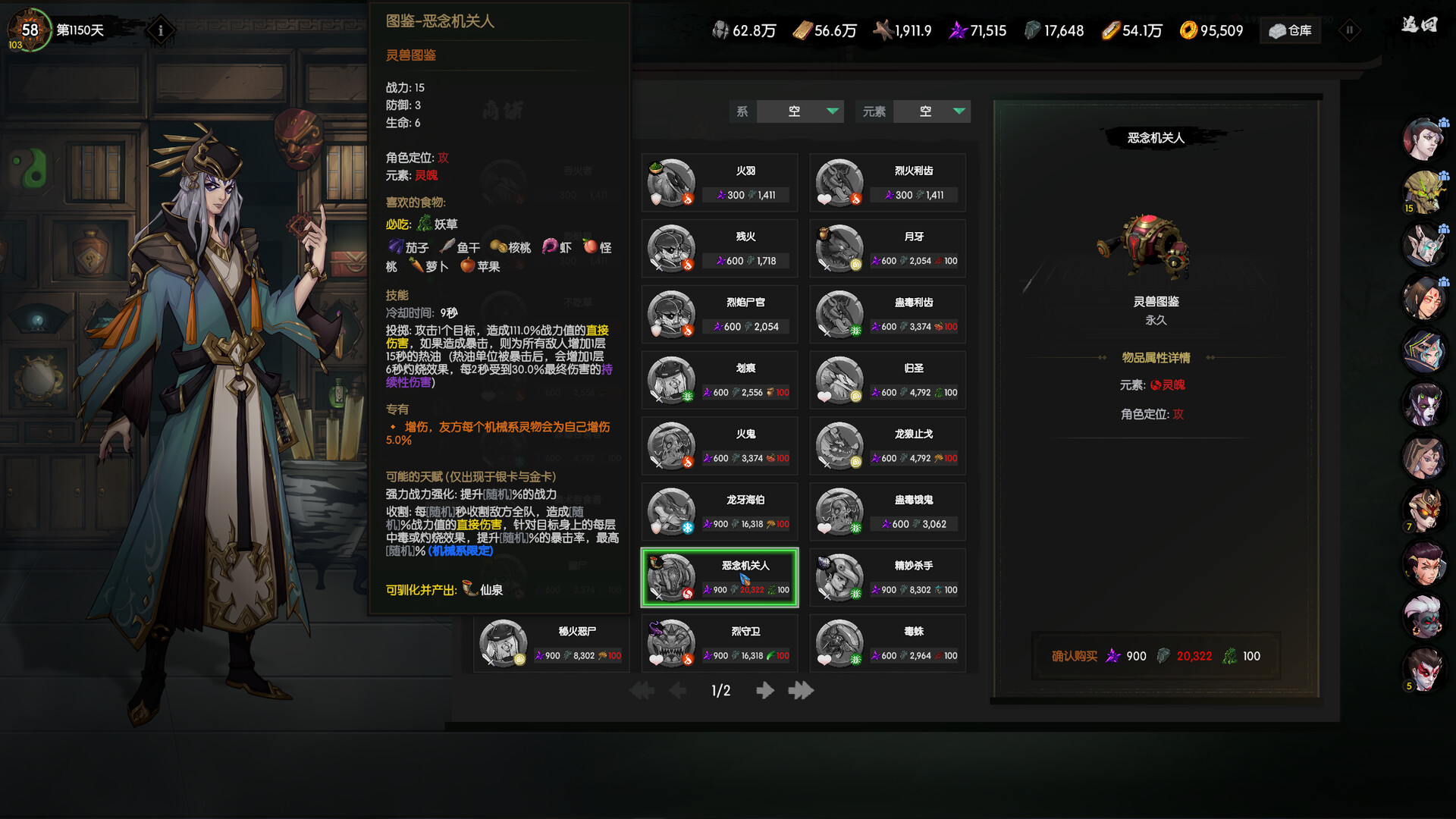Toggle the pause button next to 仓库
Screen dimensions: 1456x819
coord(1350,30)
